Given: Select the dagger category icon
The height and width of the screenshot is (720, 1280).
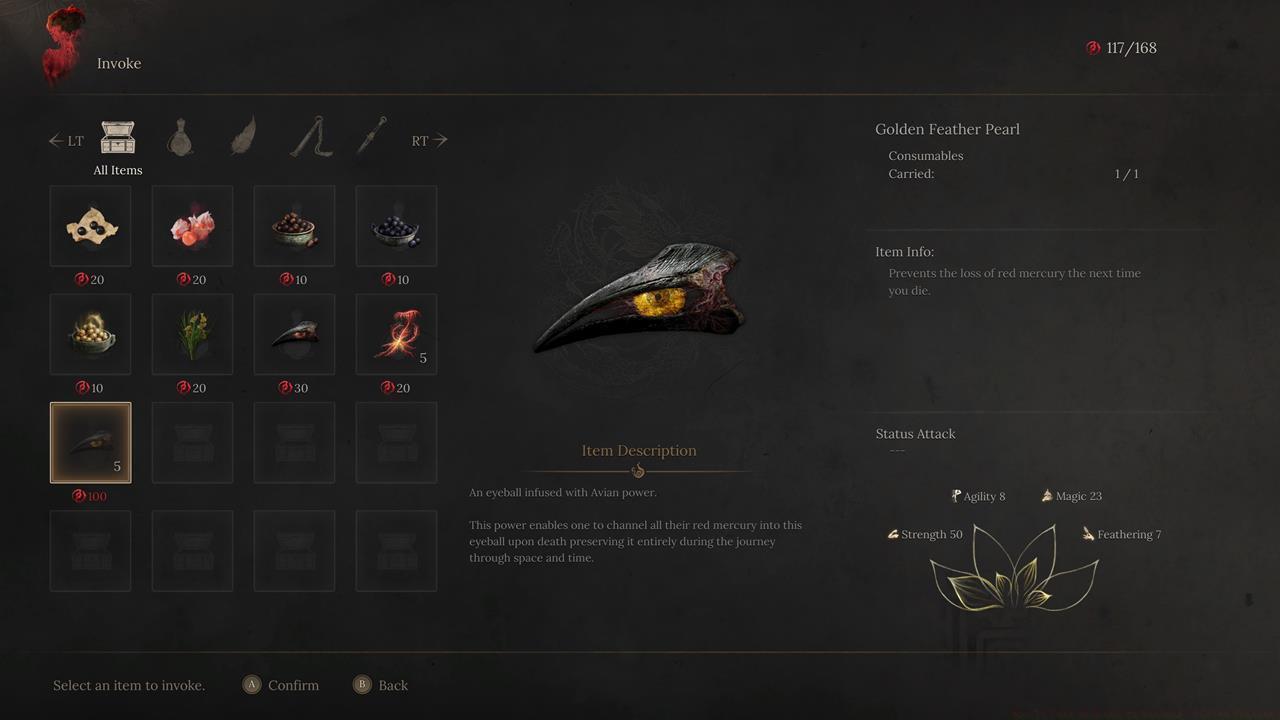Looking at the screenshot, I should 371,137.
